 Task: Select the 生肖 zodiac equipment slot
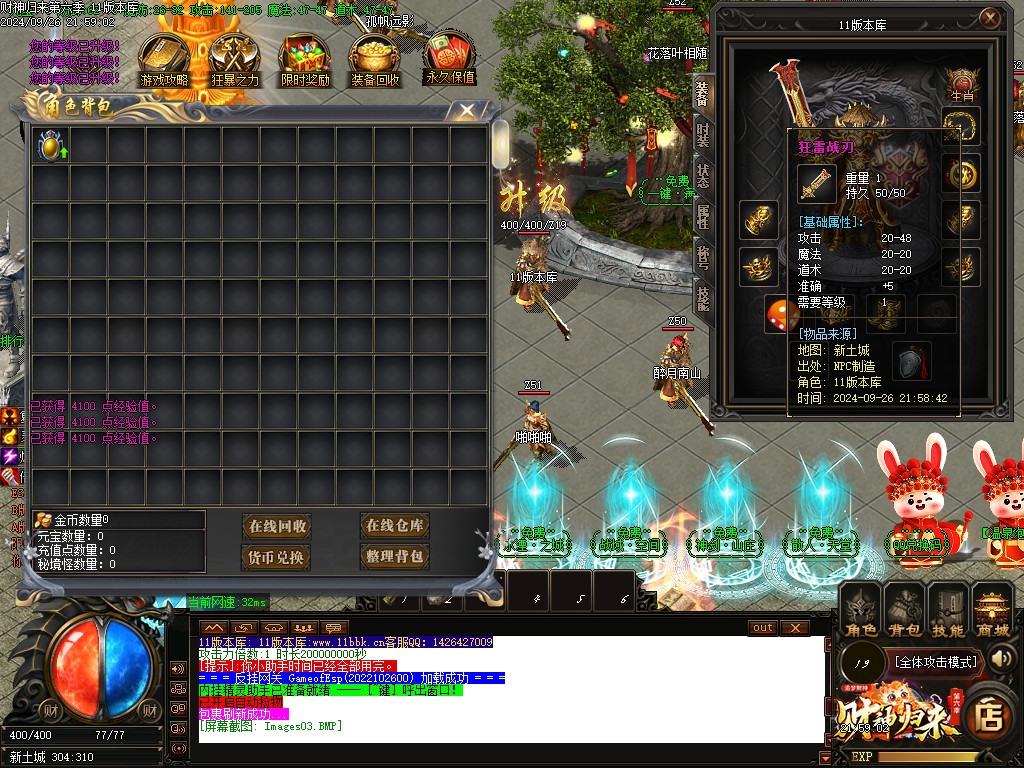coord(962,83)
